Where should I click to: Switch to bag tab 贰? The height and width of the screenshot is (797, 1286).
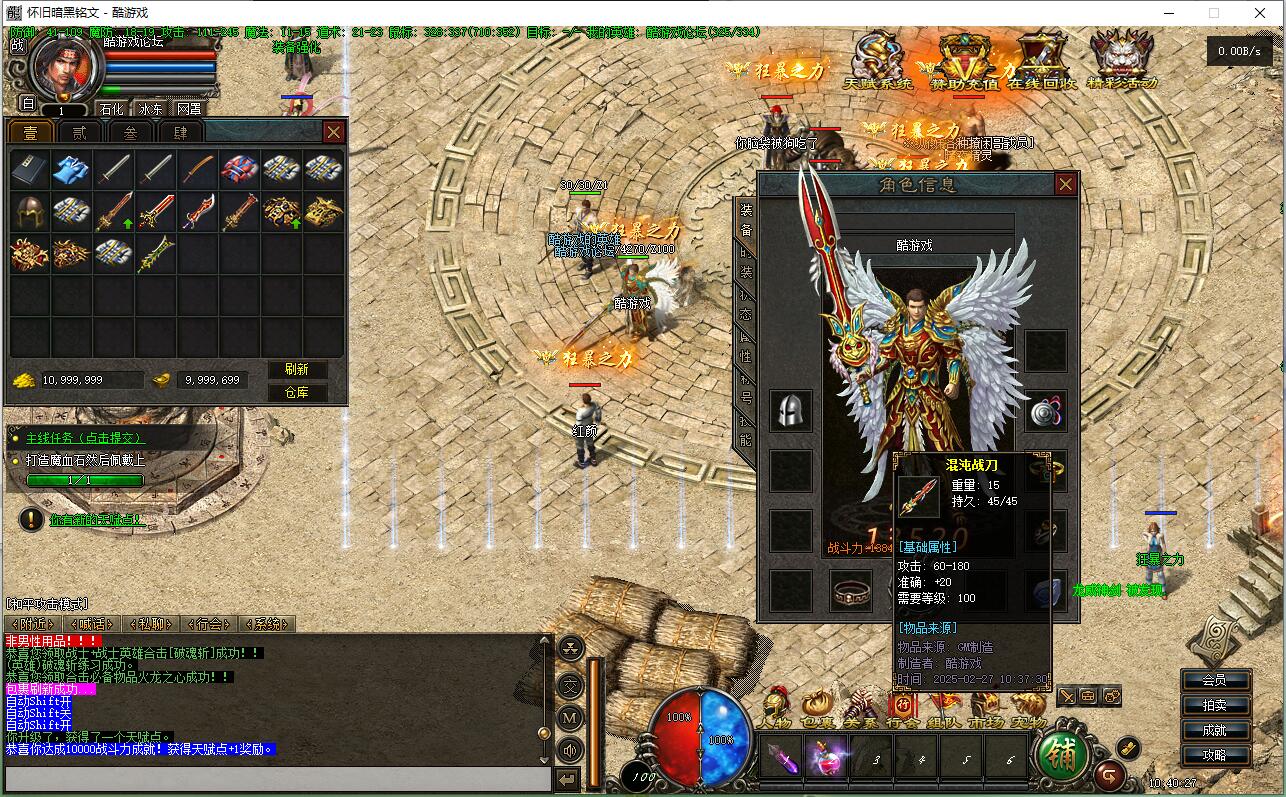(x=78, y=132)
